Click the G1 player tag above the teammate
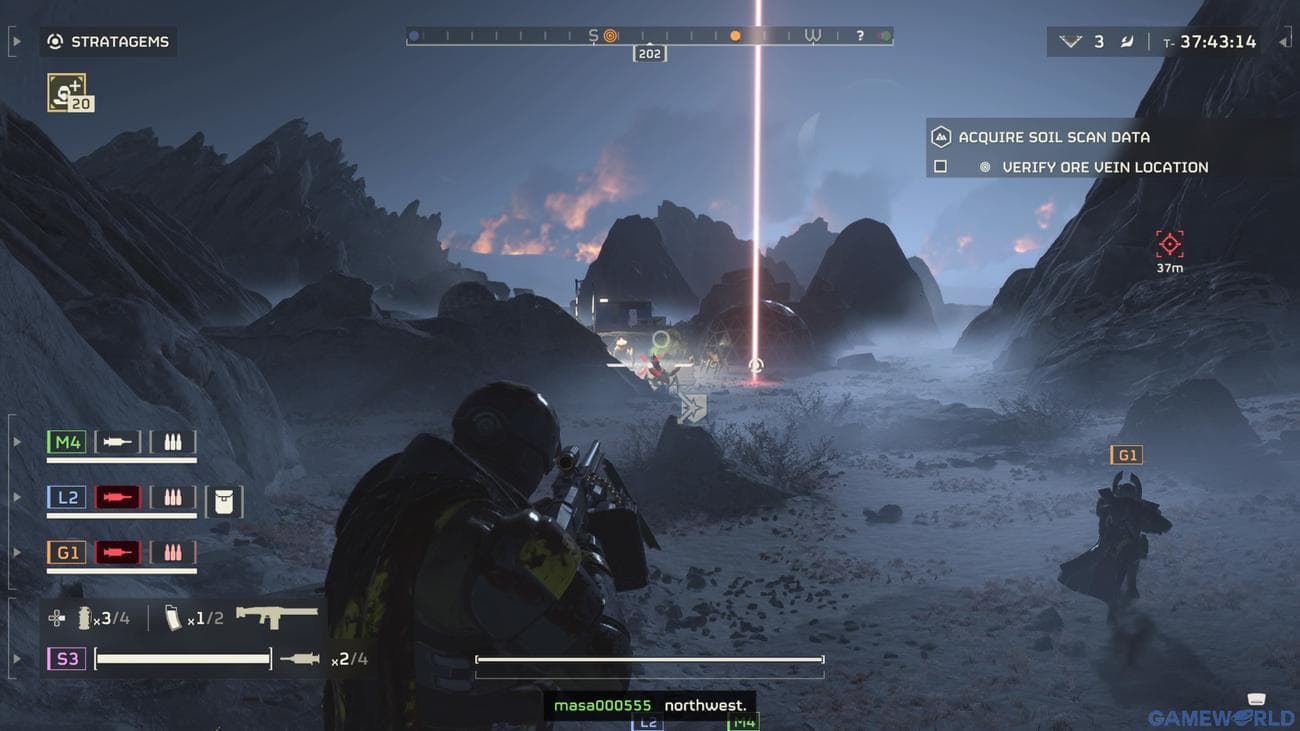1300x731 pixels. [1127, 454]
